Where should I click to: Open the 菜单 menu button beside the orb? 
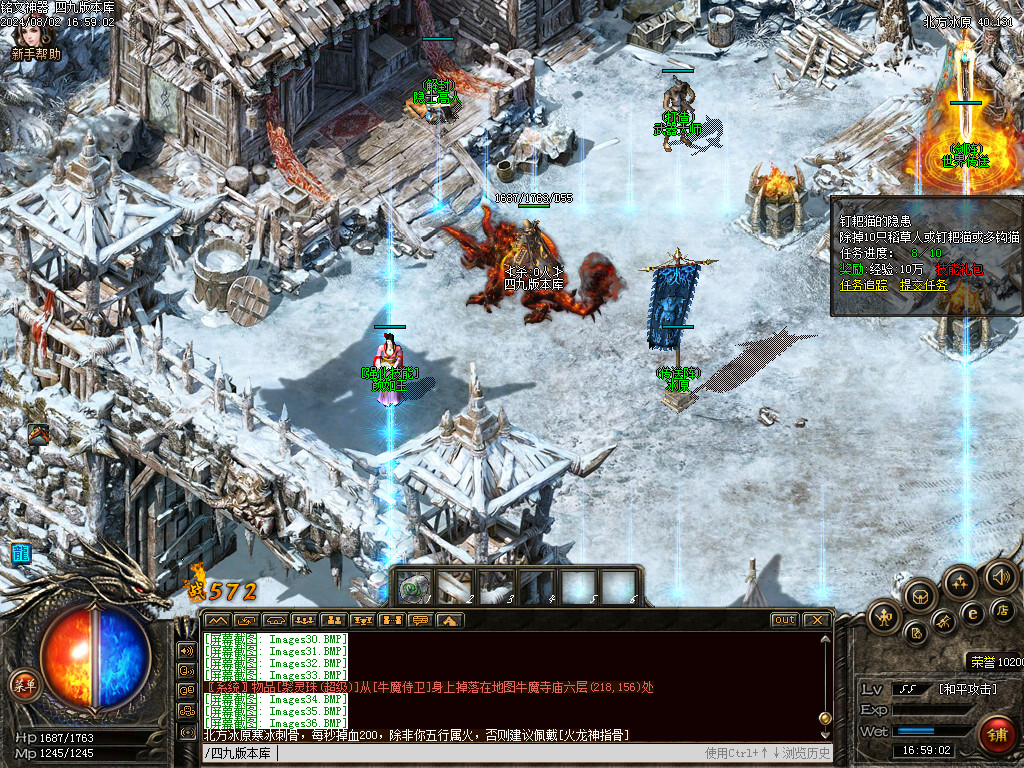coord(23,685)
